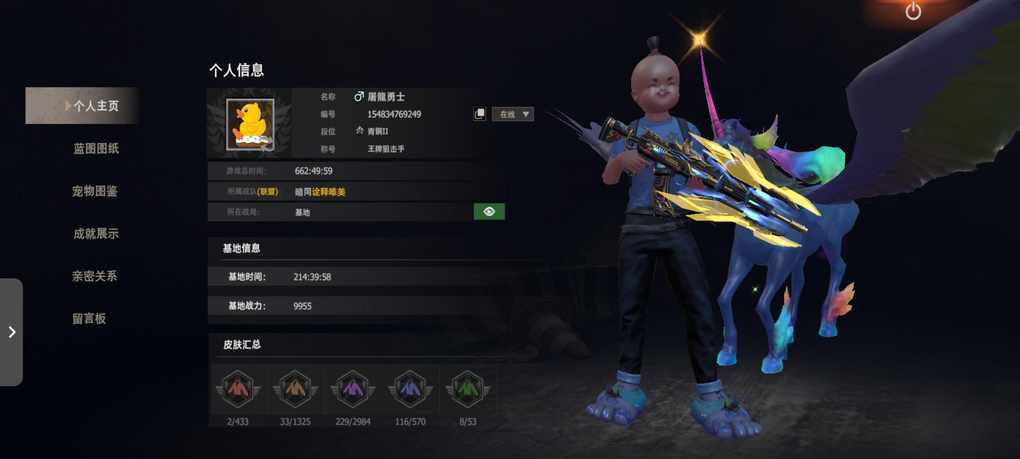This screenshot has height=459, width=1020.
Task: Pick the blue jacket skin badge
Action: click(x=410, y=387)
